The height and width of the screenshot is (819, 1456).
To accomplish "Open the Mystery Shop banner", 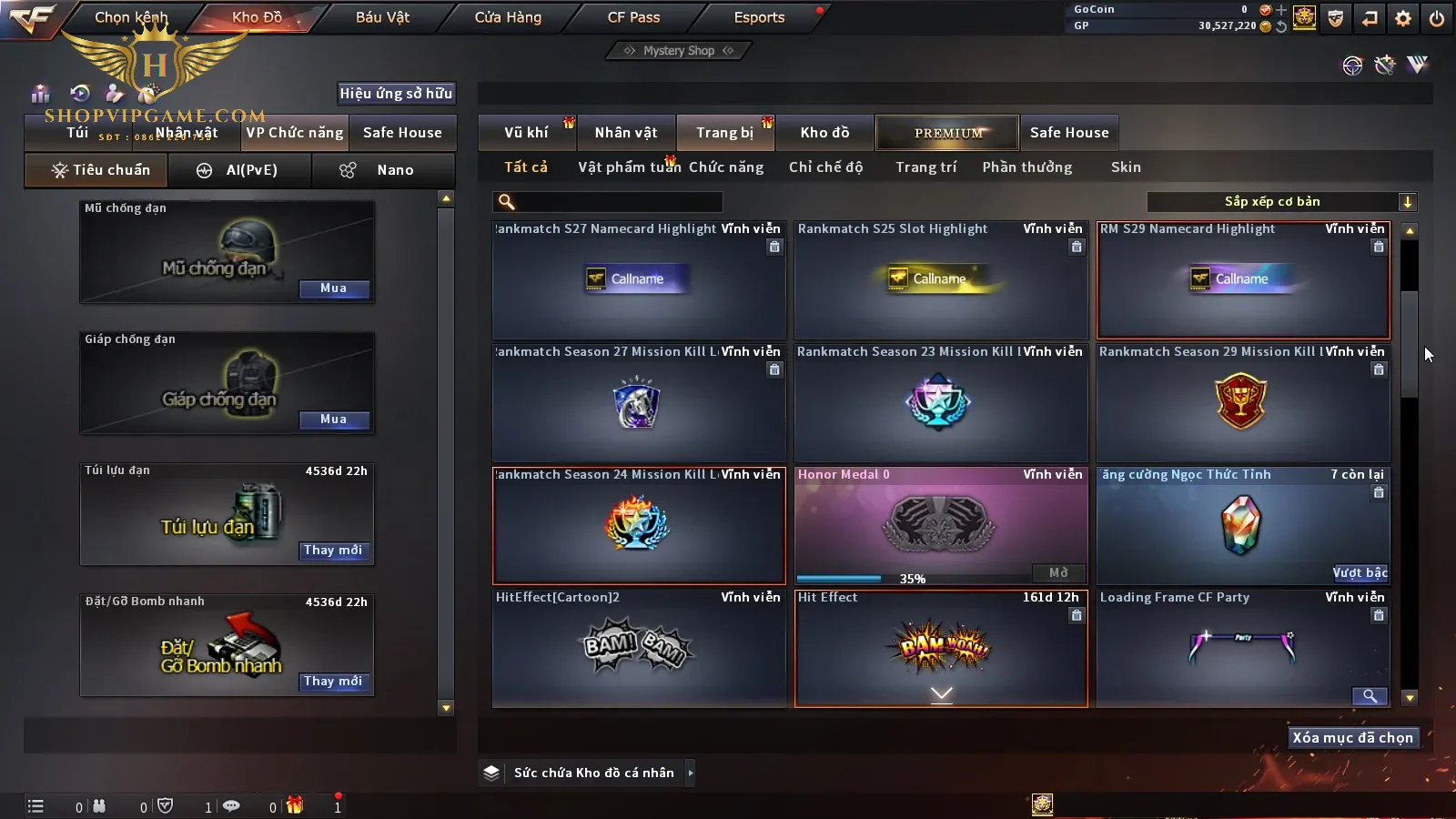I will point(678,51).
